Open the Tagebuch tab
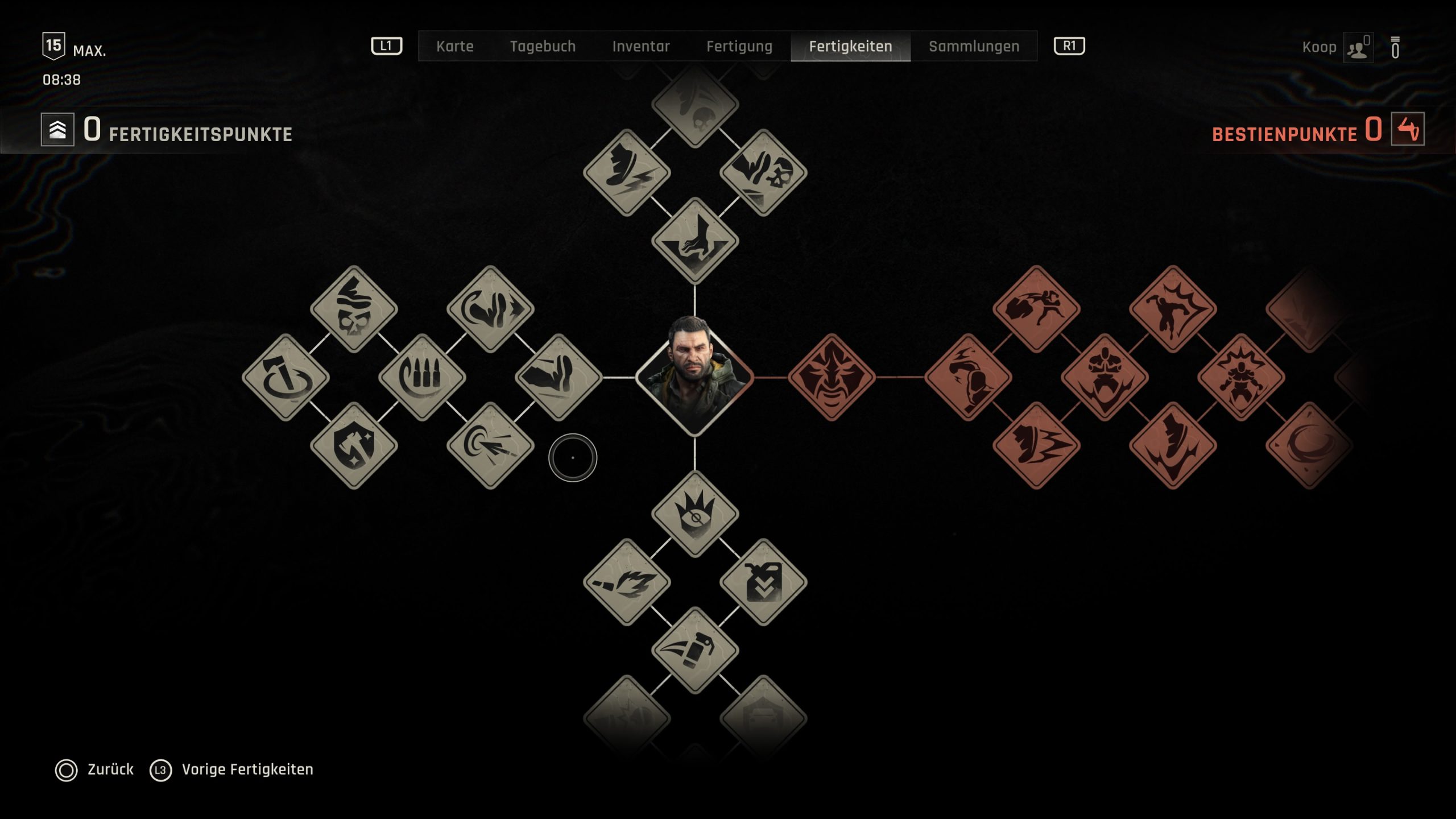The image size is (1456, 819). [543, 46]
